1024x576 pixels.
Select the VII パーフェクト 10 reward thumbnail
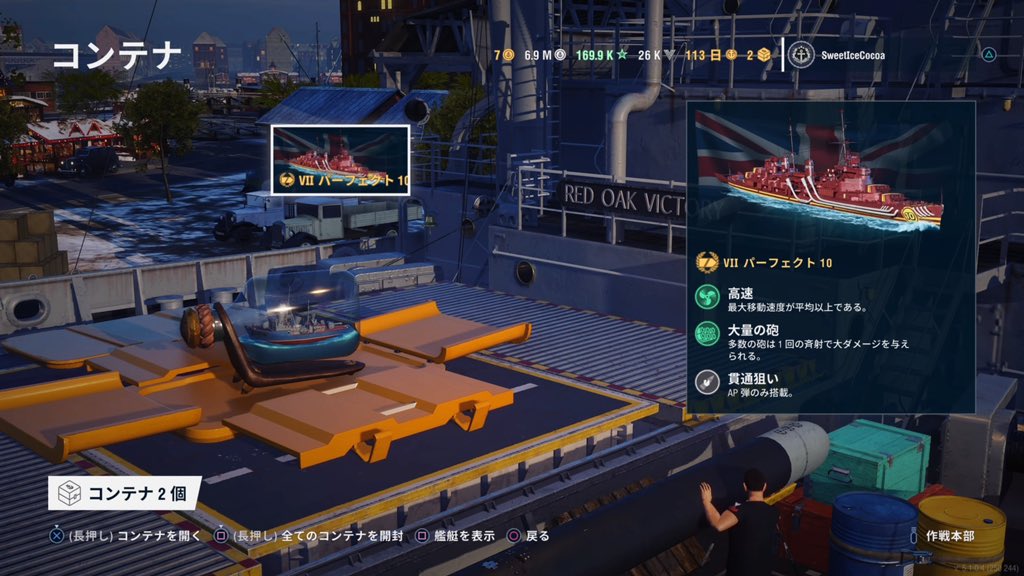340,159
